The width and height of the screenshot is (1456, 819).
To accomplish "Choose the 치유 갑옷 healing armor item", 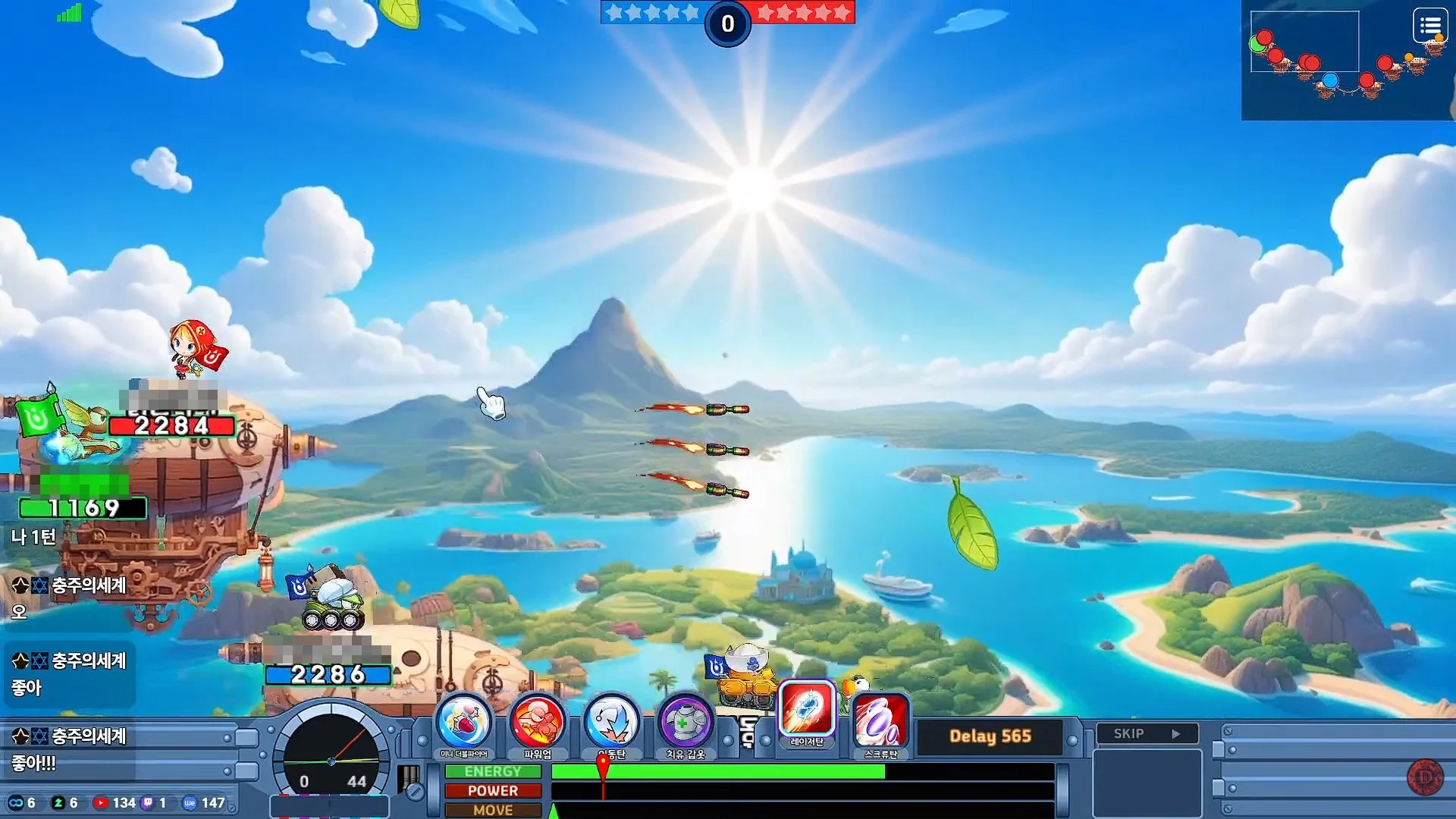I will click(x=685, y=723).
